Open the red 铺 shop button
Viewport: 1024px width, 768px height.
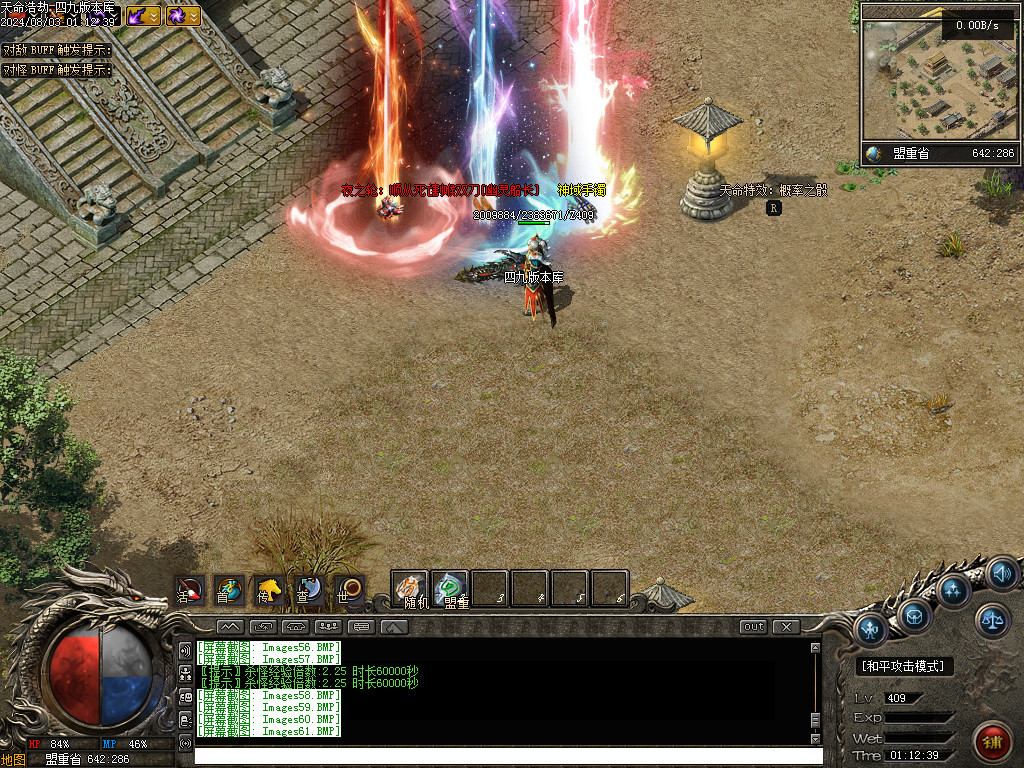point(992,742)
